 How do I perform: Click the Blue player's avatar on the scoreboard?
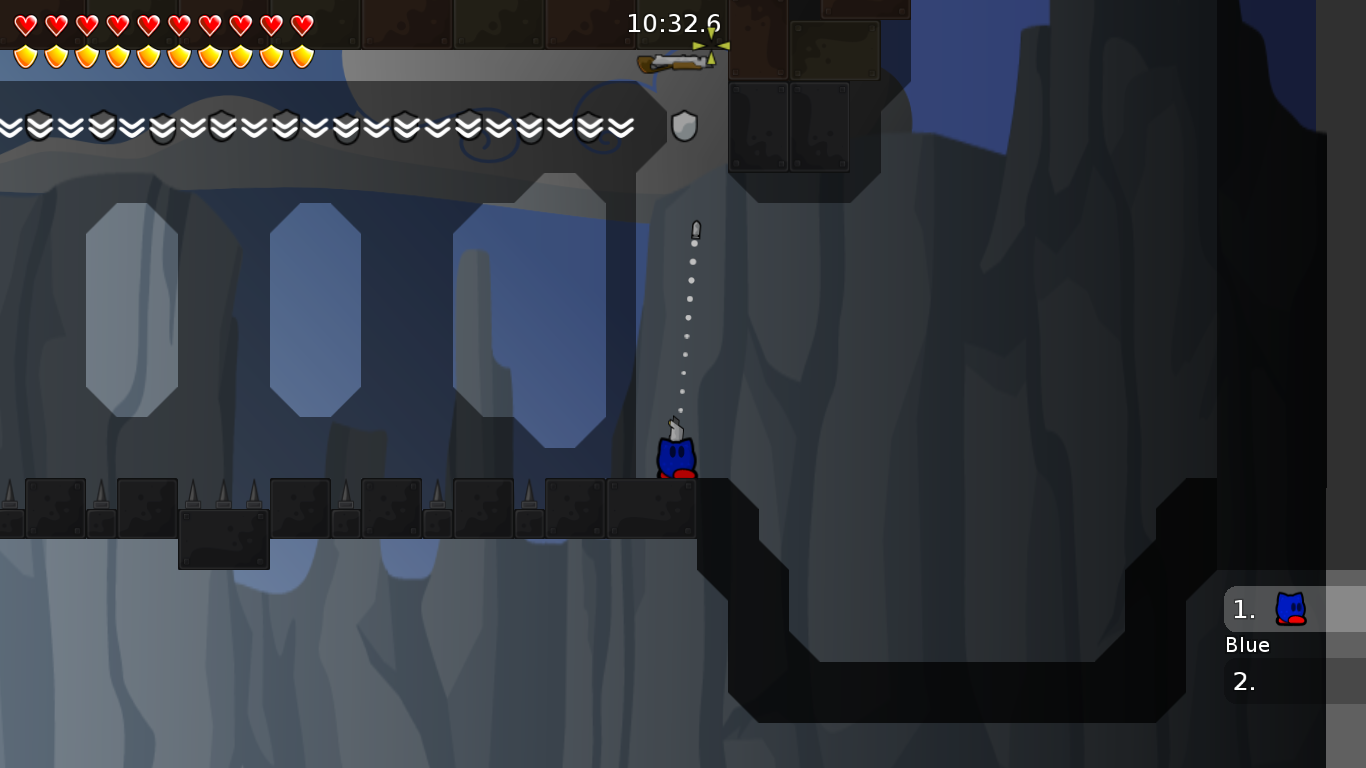(1289, 609)
